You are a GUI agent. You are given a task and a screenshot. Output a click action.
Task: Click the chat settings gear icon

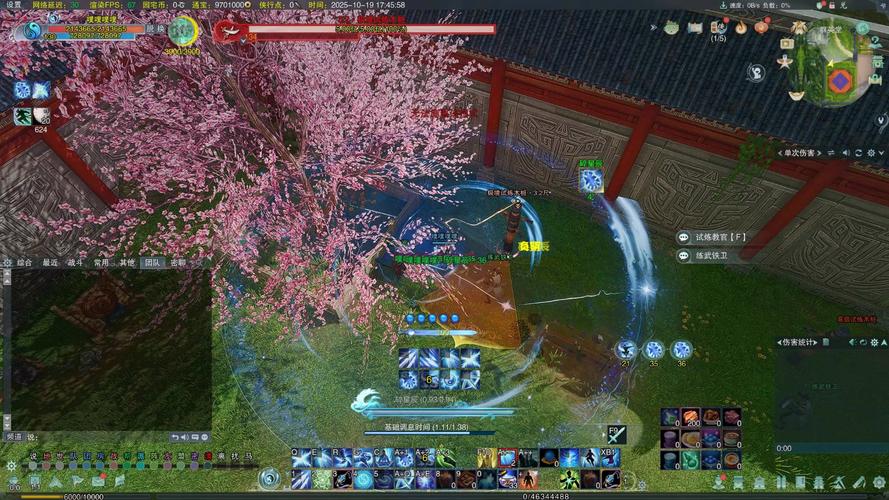tap(8, 263)
